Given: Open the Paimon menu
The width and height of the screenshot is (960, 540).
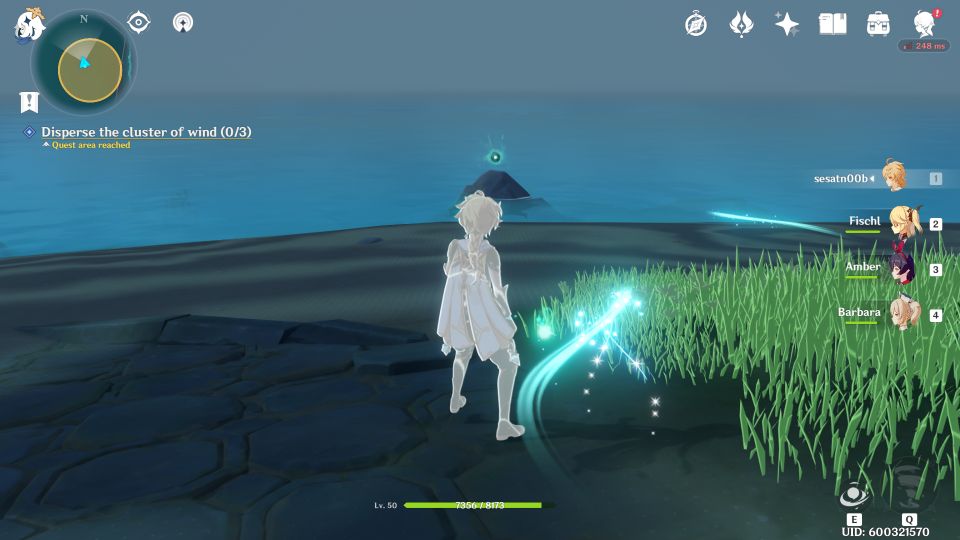Looking at the screenshot, I should pyautogui.click(x=27, y=24).
